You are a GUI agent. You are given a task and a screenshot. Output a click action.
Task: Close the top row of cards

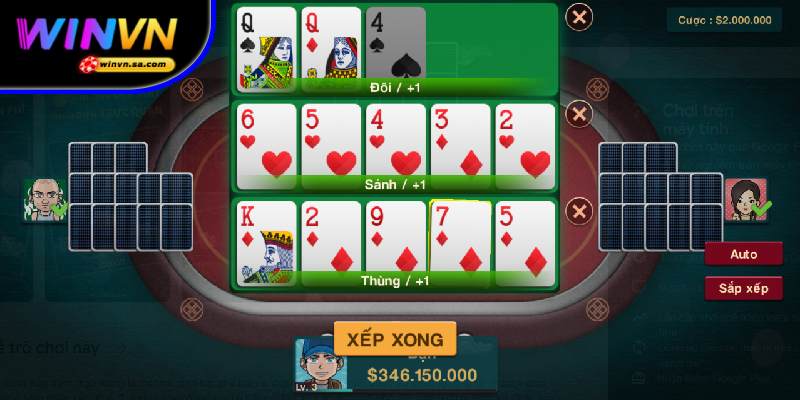(579, 17)
